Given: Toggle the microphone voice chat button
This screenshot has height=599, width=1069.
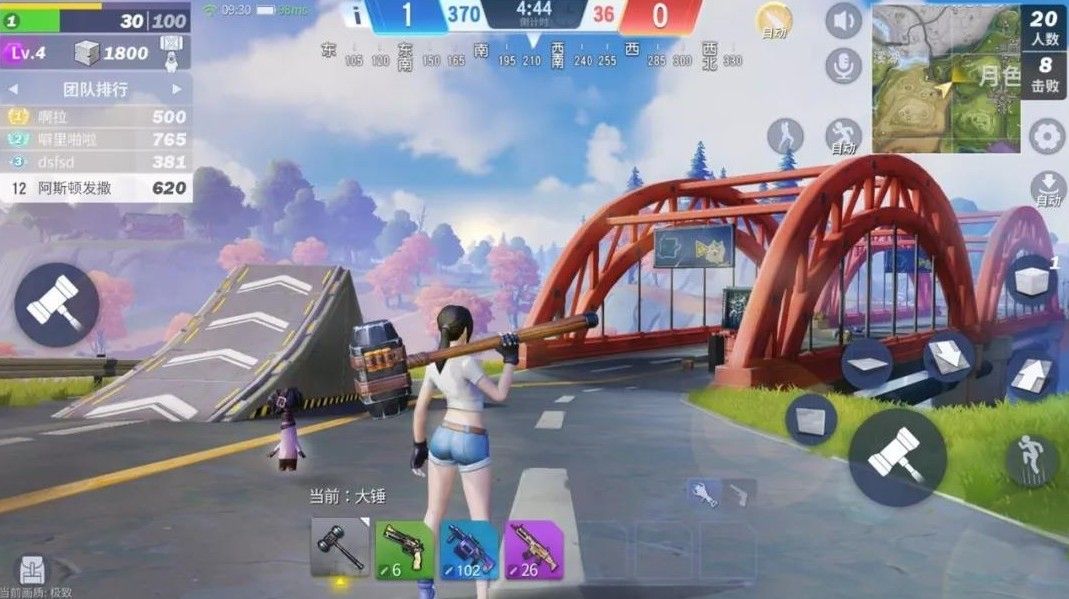Looking at the screenshot, I should click(x=844, y=66).
